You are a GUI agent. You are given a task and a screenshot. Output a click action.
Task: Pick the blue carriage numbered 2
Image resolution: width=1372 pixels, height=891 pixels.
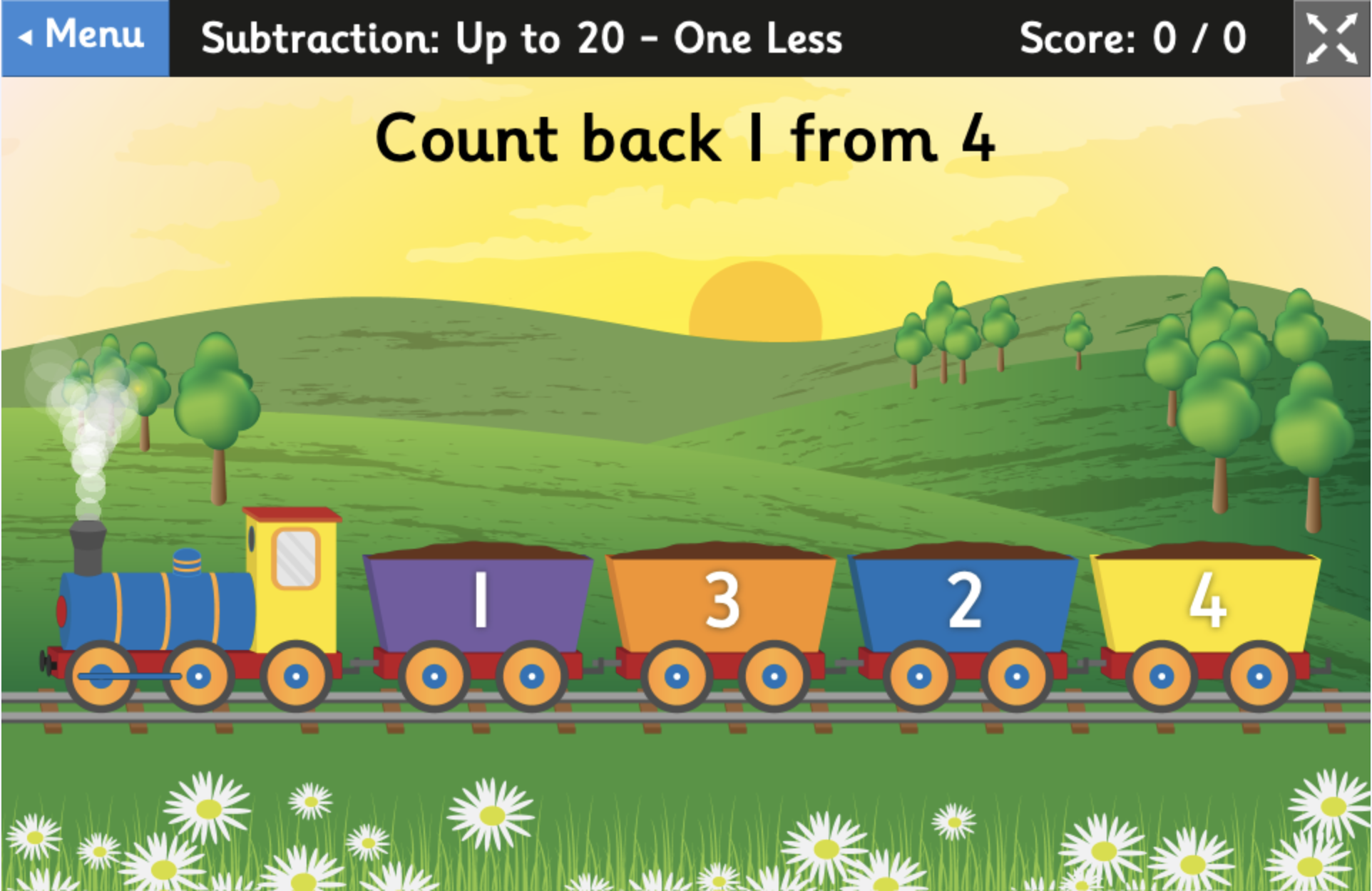pos(963,602)
